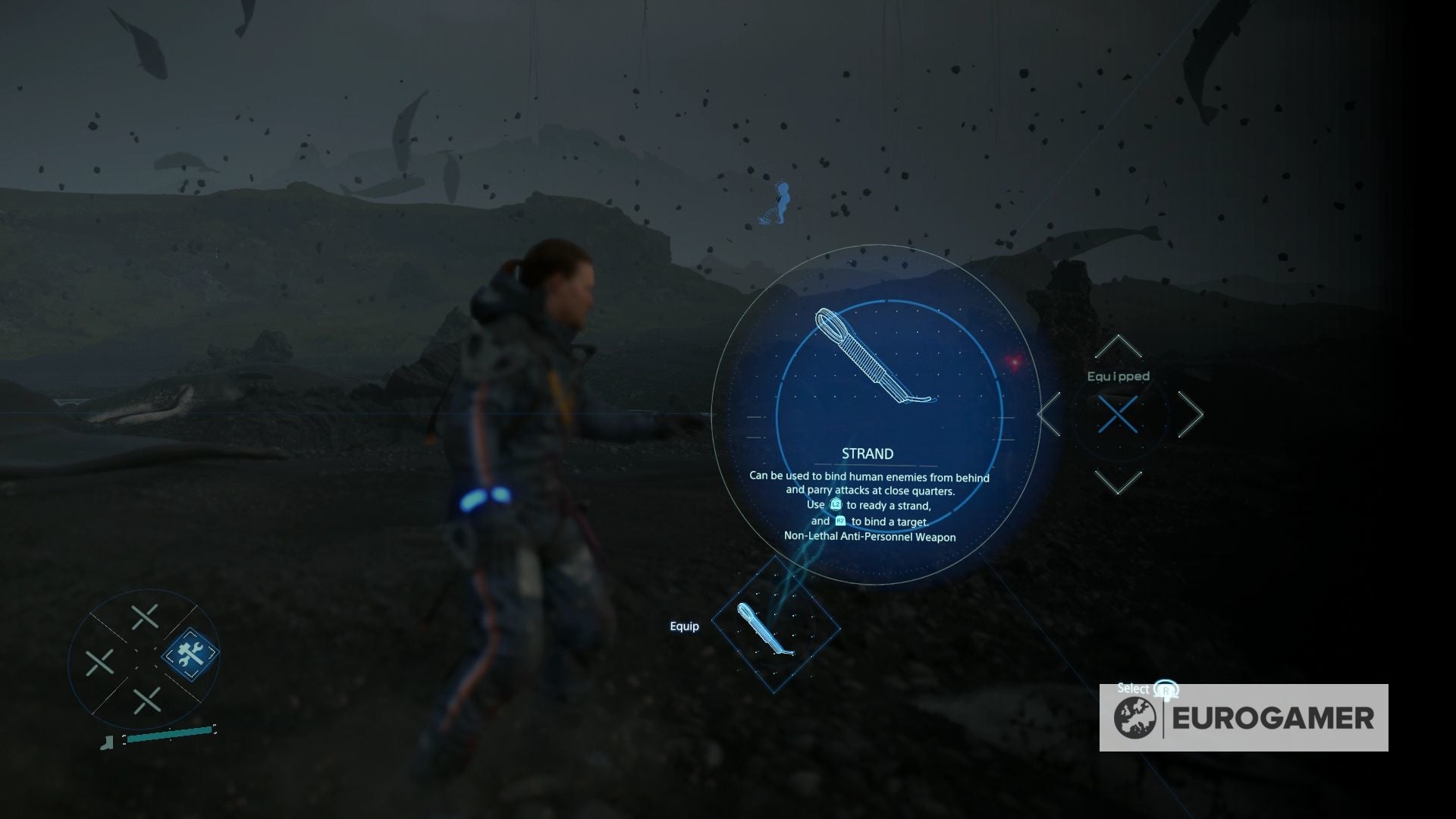Click the L2 button icon in the Strand description
Image resolution: width=1456 pixels, height=819 pixels.
tap(836, 505)
